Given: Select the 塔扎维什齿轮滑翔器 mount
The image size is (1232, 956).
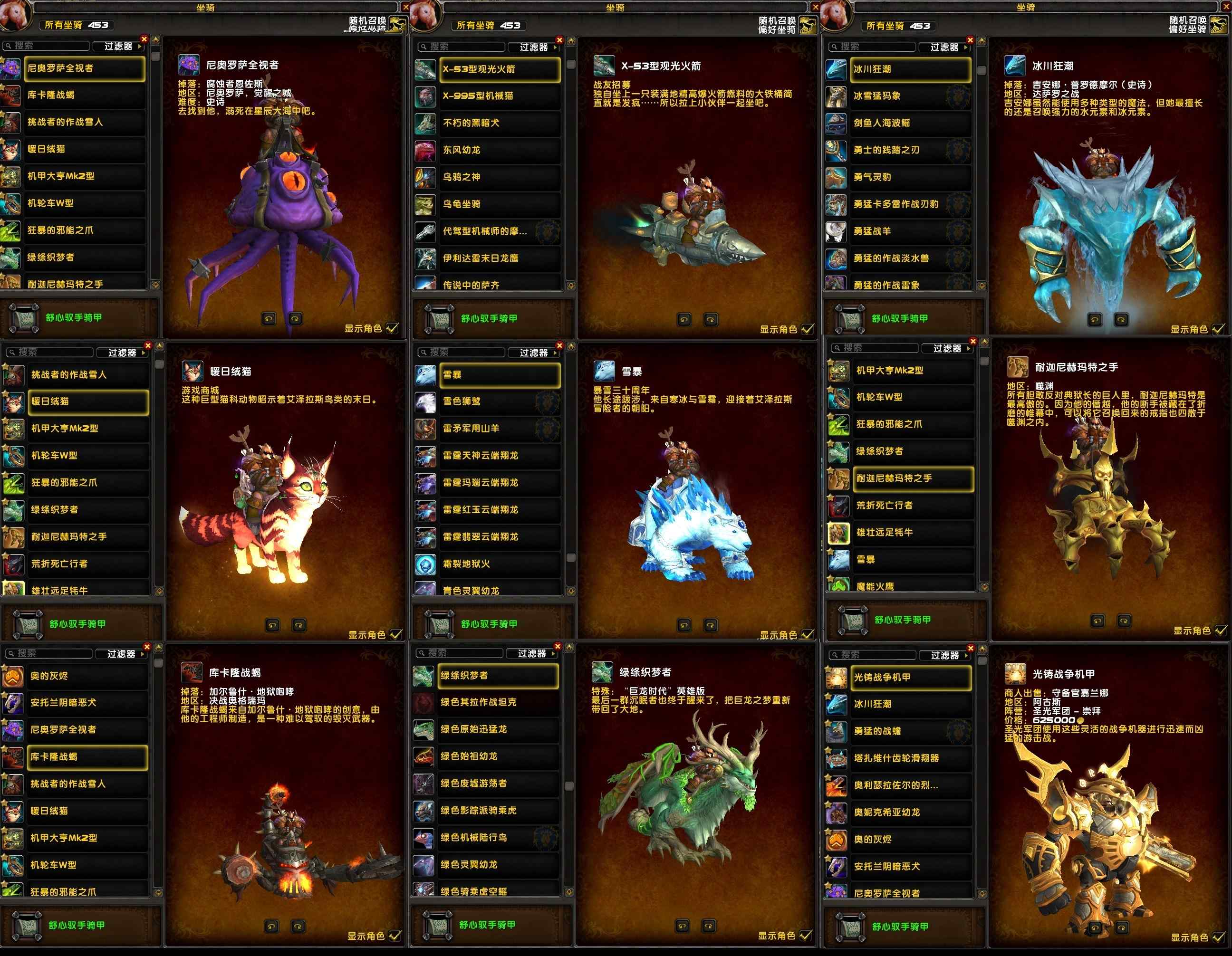Looking at the screenshot, I should coord(908,758).
